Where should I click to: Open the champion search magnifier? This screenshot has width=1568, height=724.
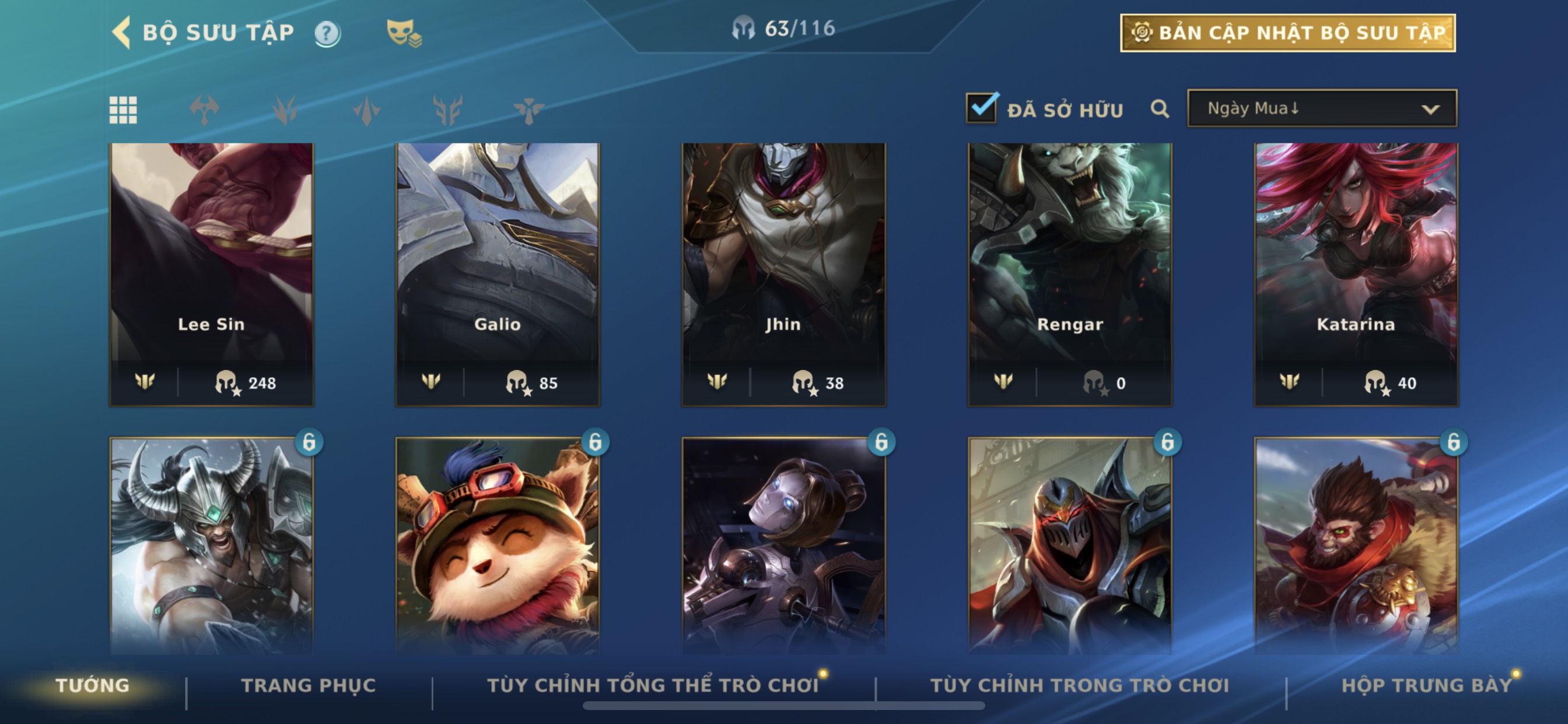pos(1160,110)
